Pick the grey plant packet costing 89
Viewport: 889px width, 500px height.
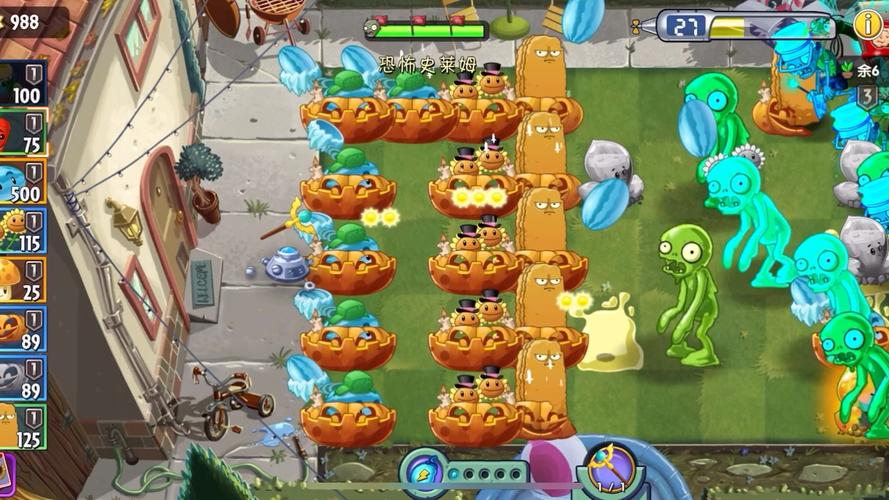click(x=22, y=378)
